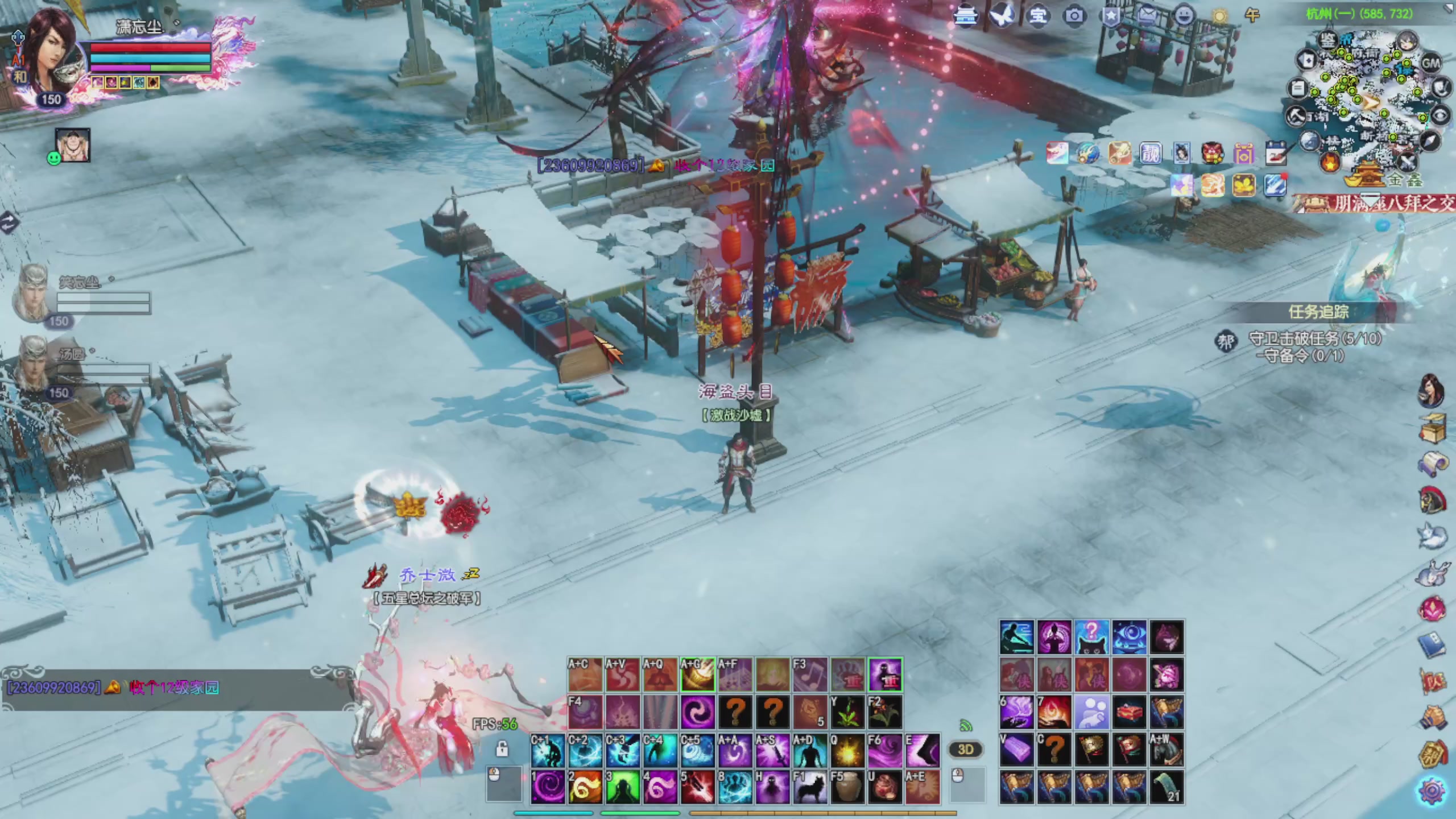
Task: Open the mail envelope icon
Action: coord(1147,15)
